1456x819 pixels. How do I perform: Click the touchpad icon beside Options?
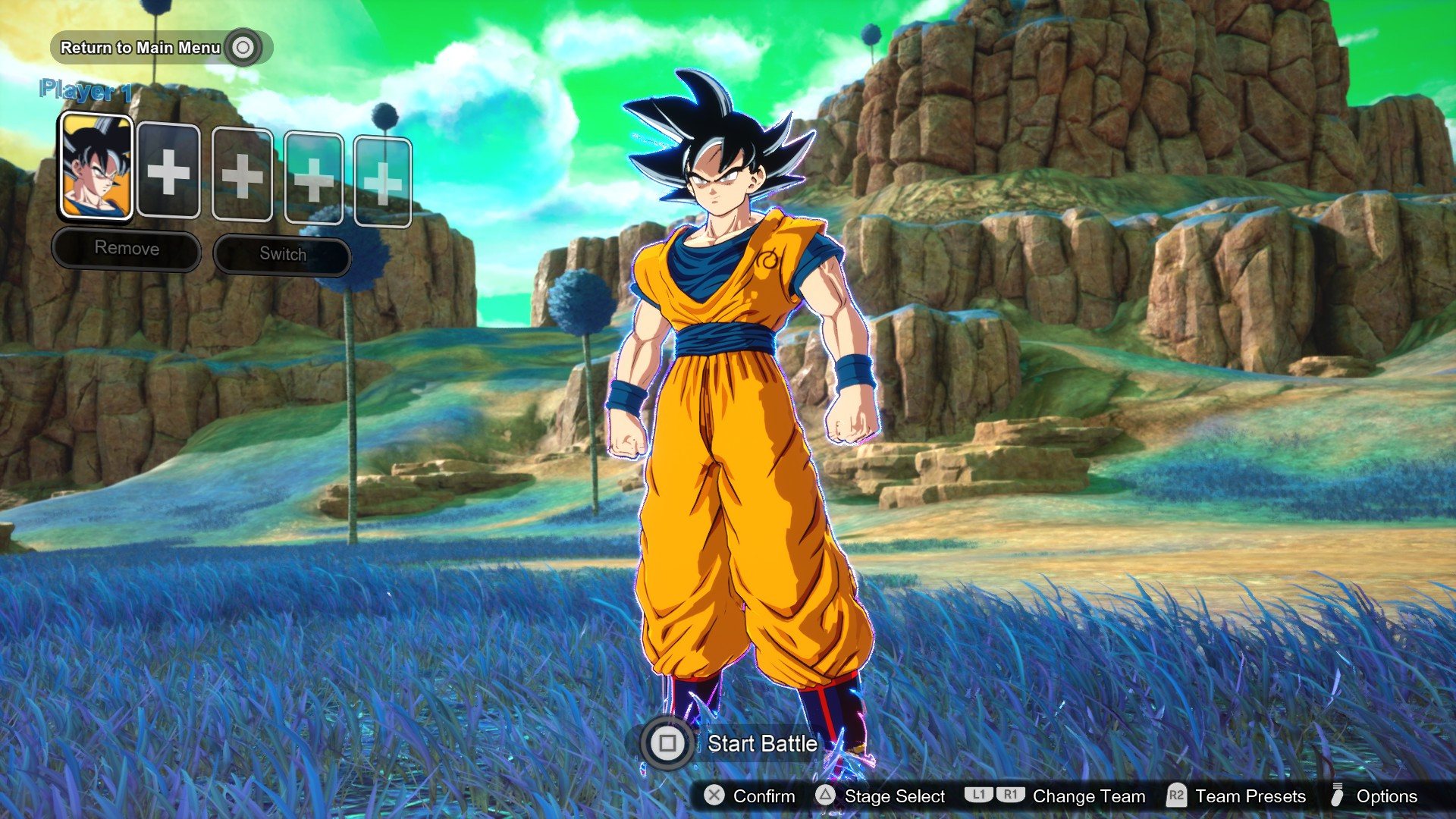pyautogui.click(x=1338, y=797)
